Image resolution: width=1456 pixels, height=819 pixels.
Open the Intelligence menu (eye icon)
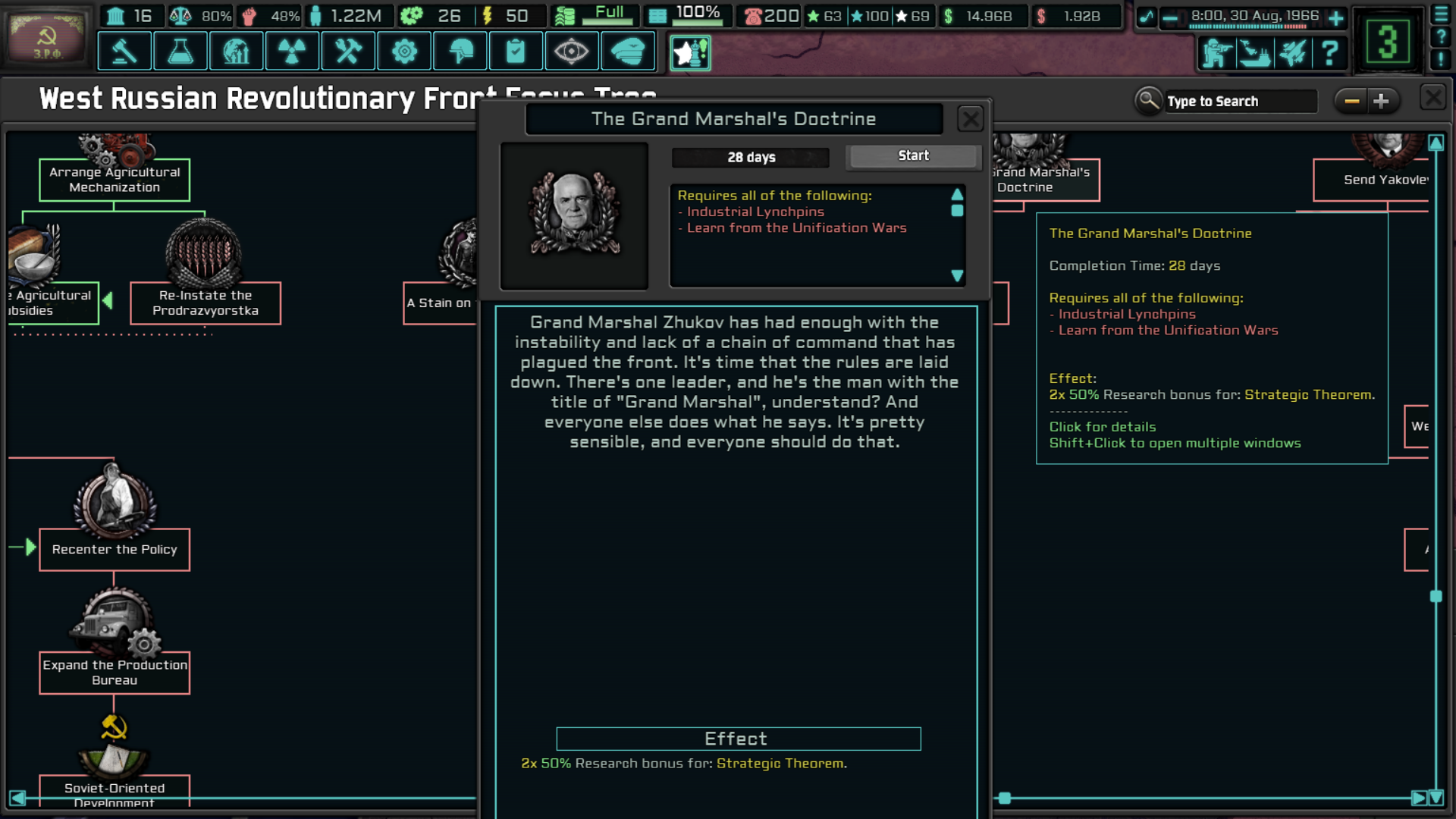pyautogui.click(x=572, y=51)
